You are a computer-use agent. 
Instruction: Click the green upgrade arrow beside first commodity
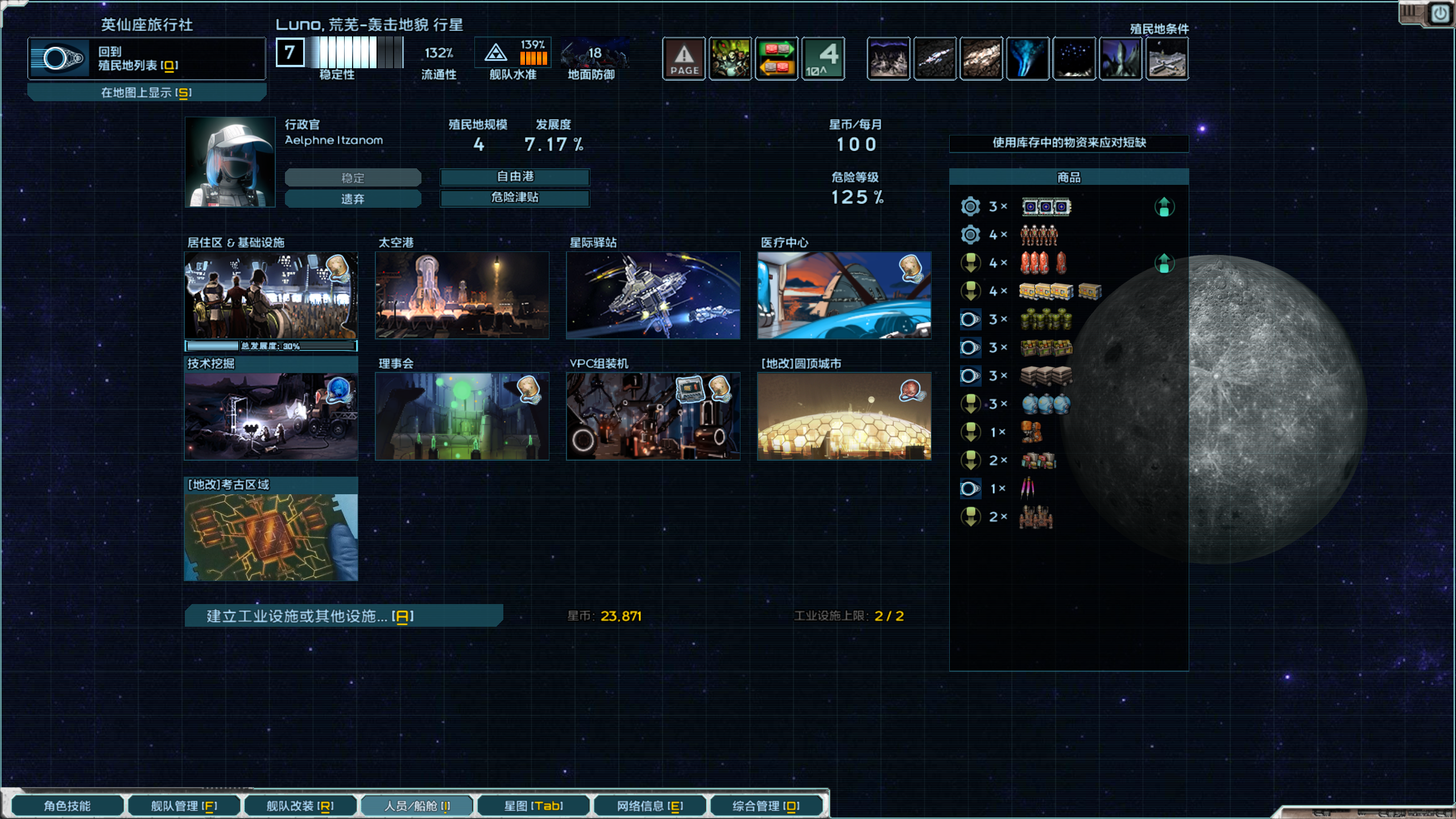point(1165,206)
